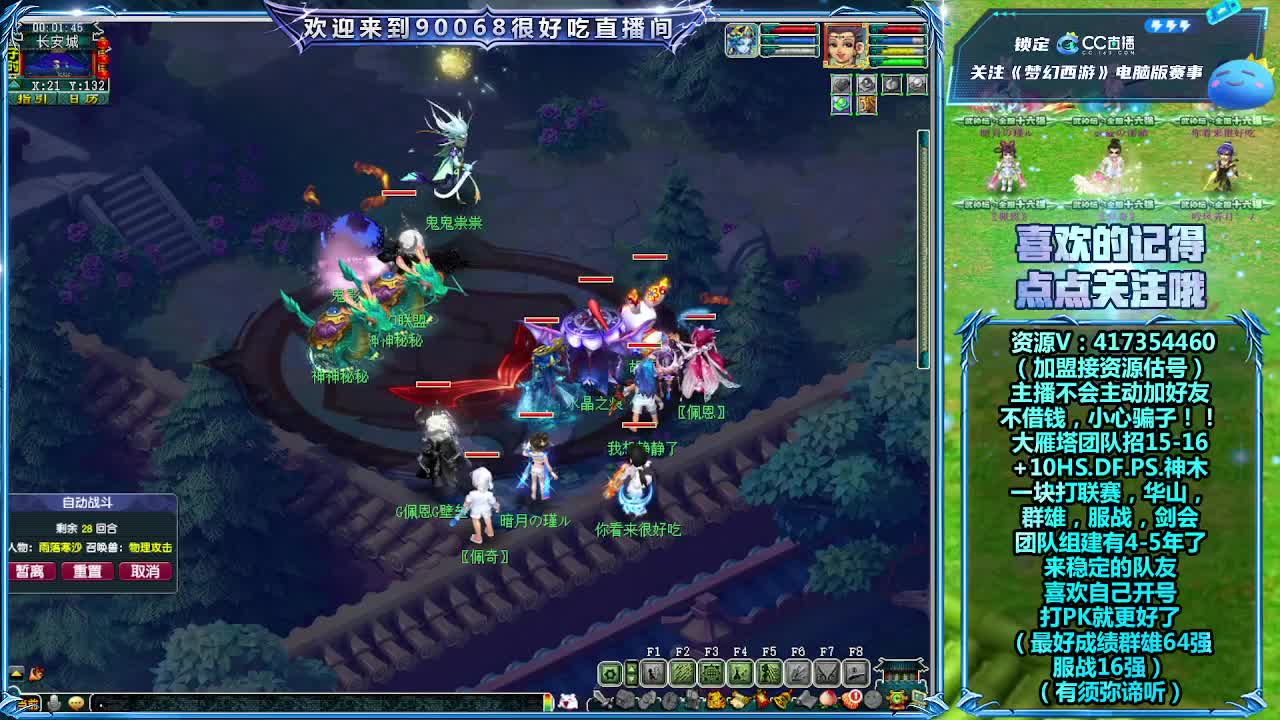Select the F1 skill slot
Screen dimensions: 1280x720
653,671
